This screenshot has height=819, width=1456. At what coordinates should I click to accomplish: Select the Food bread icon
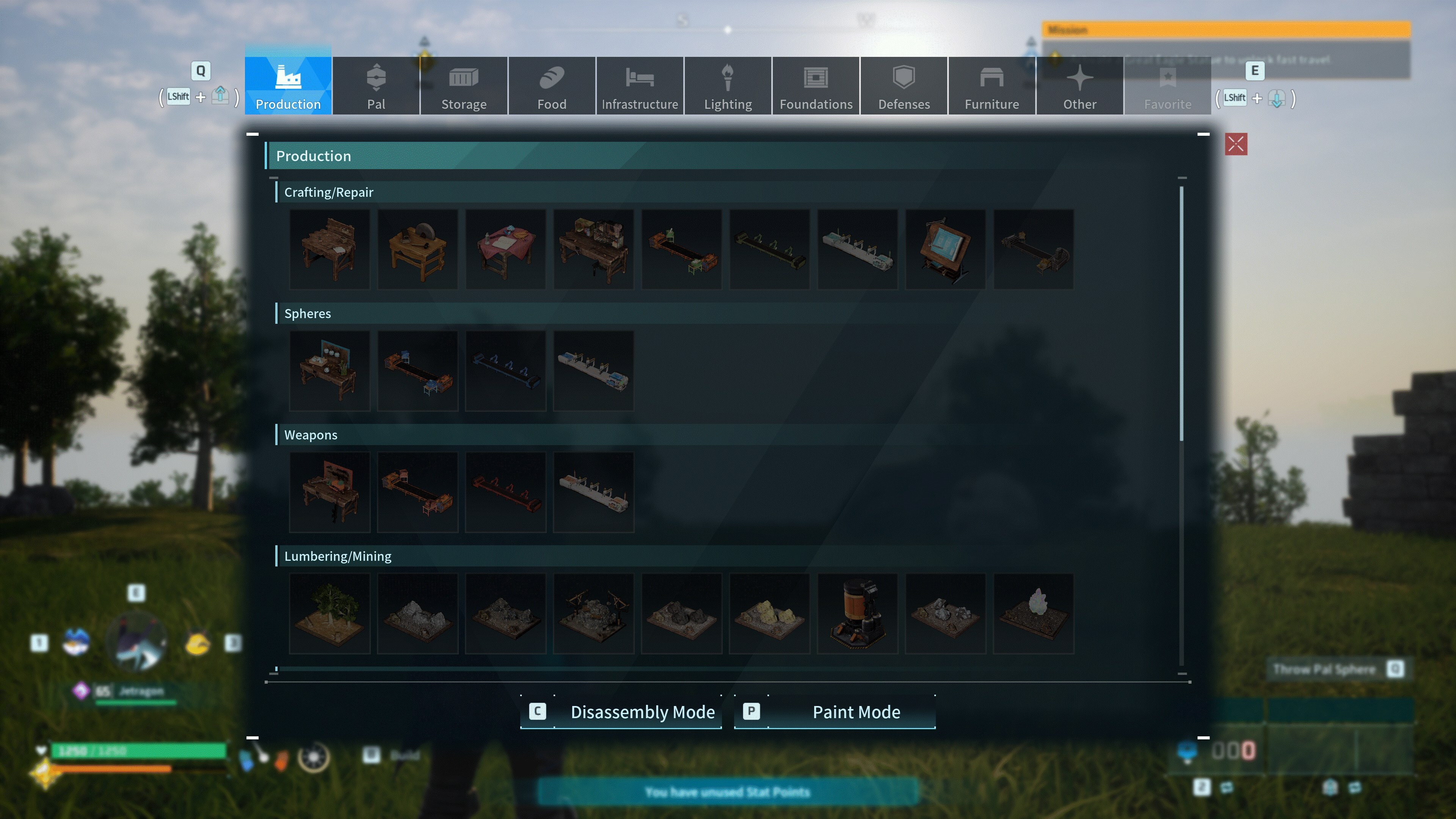[x=552, y=85]
